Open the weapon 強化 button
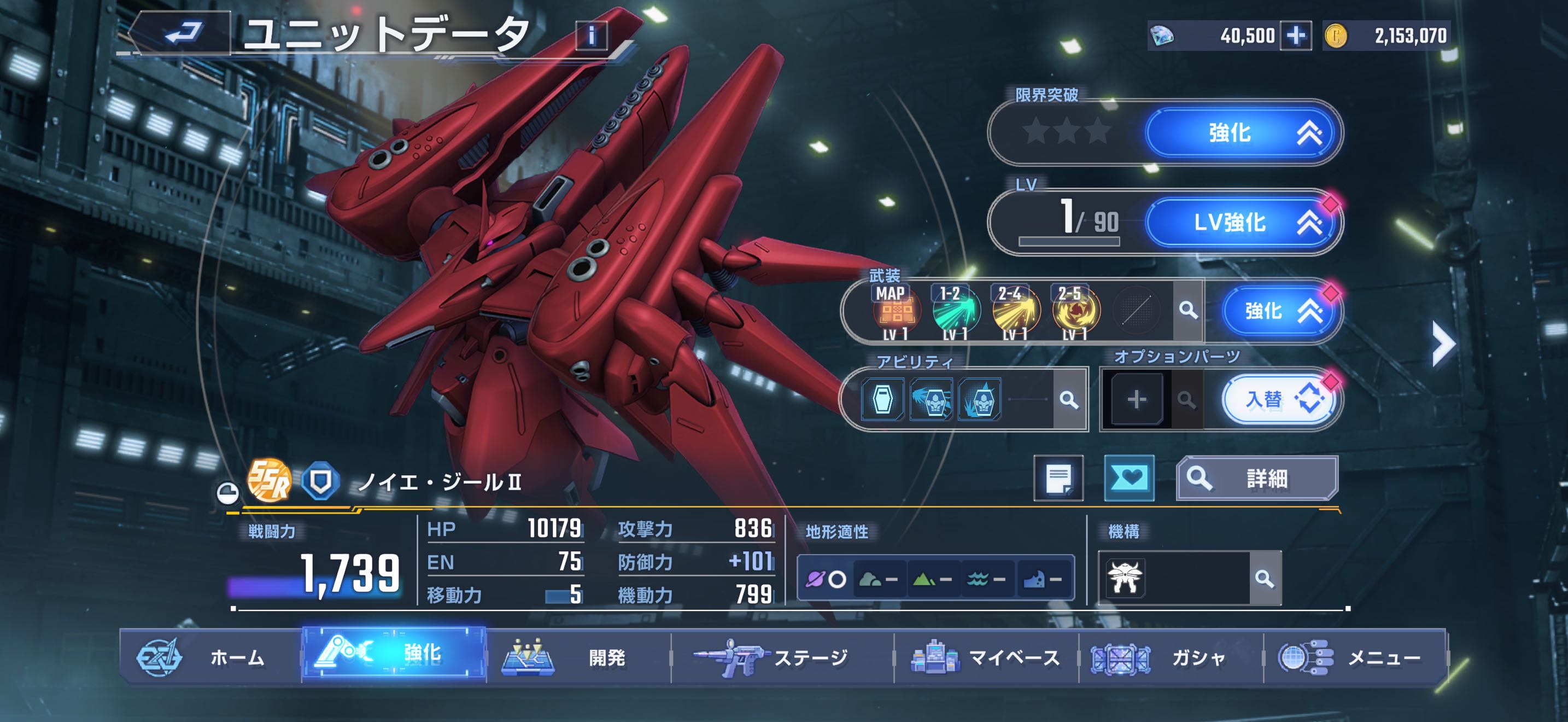The width and height of the screenshot is (1568, 722). (x=1277, y=311)
